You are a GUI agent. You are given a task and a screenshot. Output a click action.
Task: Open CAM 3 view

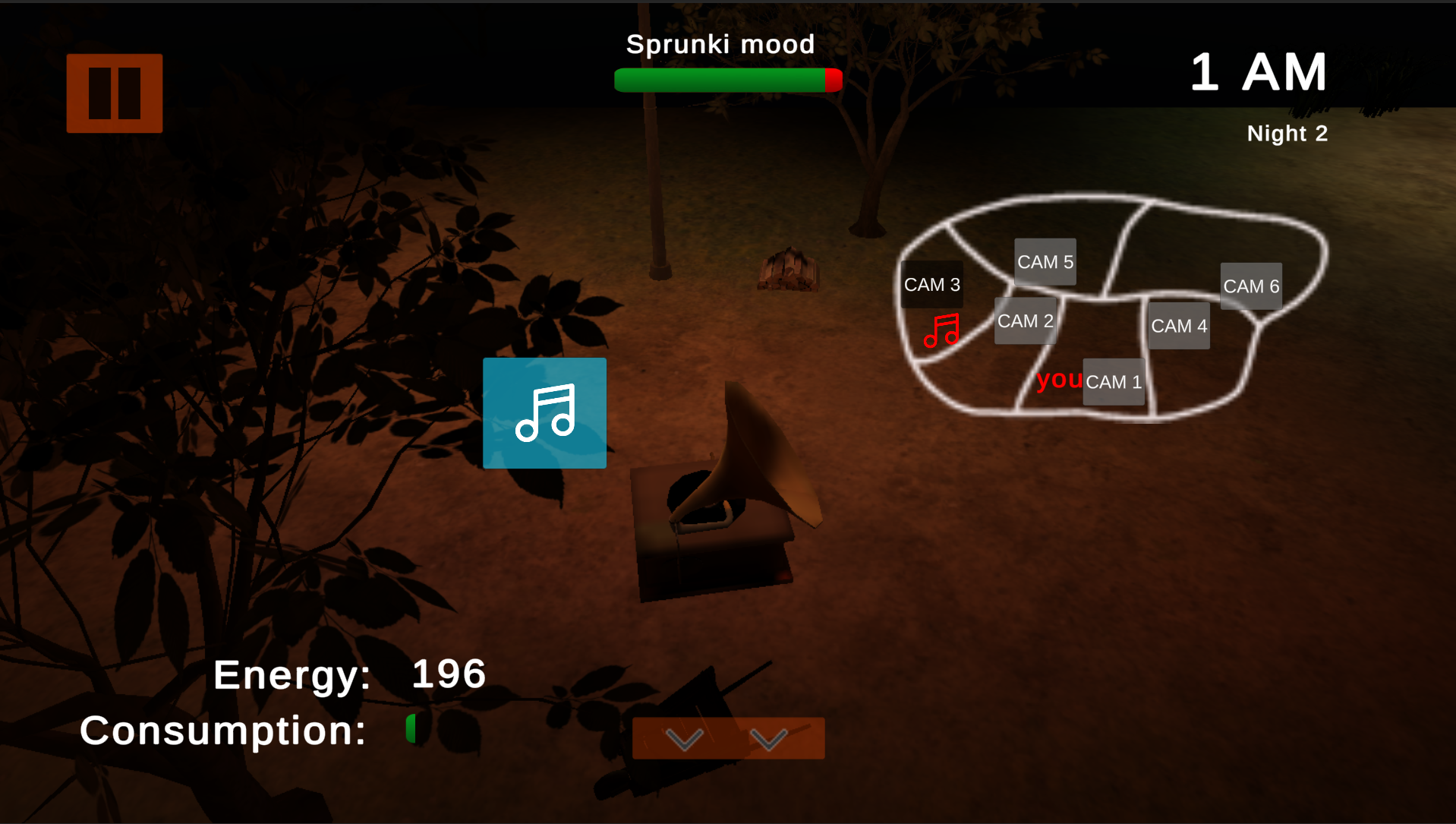[932, 284]
